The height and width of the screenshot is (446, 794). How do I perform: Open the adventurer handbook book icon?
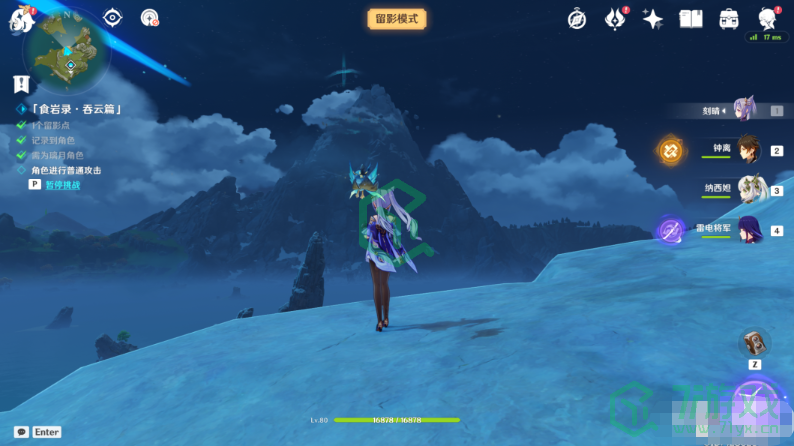coord(691,18)
